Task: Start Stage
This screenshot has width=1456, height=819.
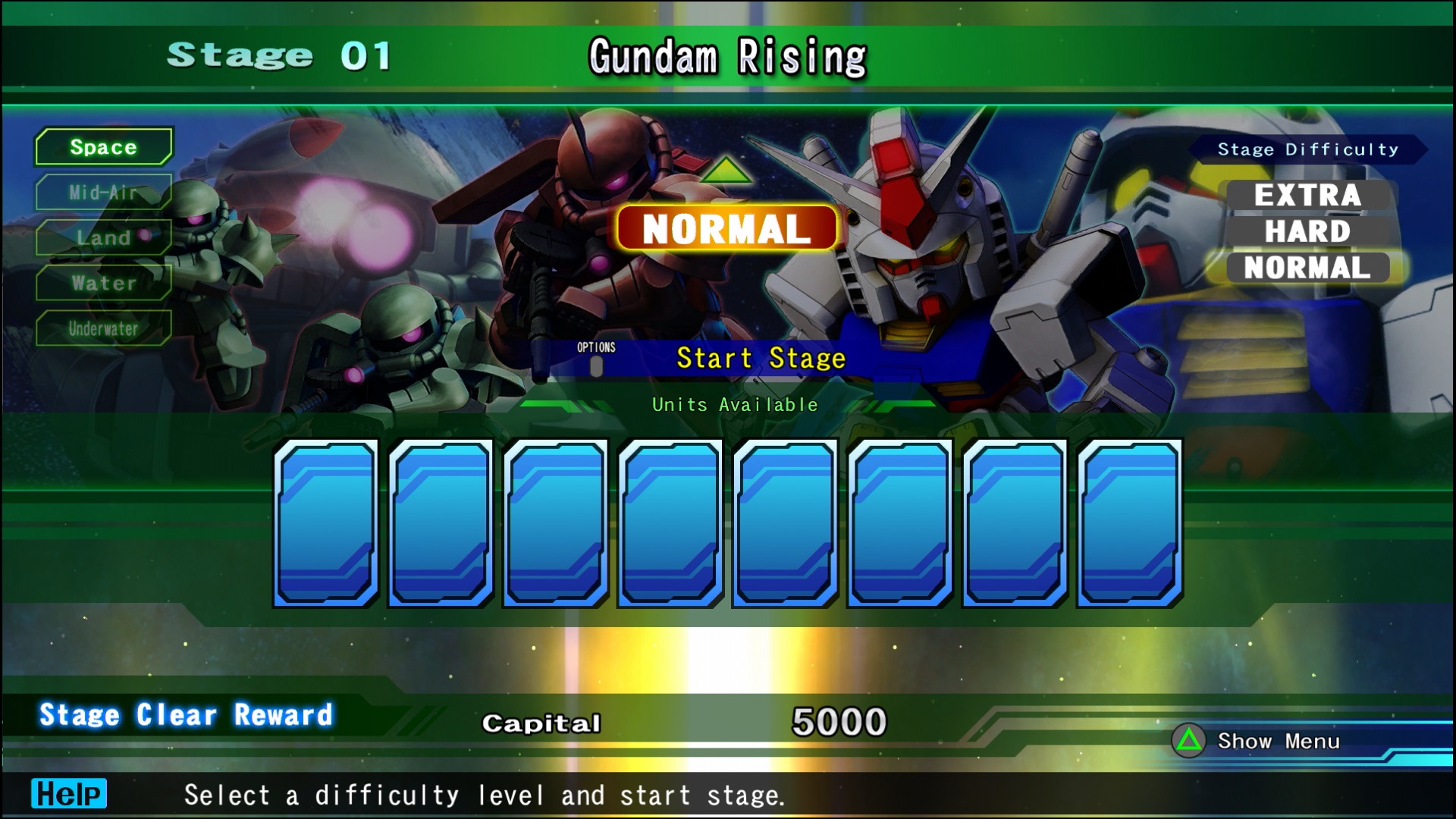Action: pyautogui.click(x=760, y=358)
